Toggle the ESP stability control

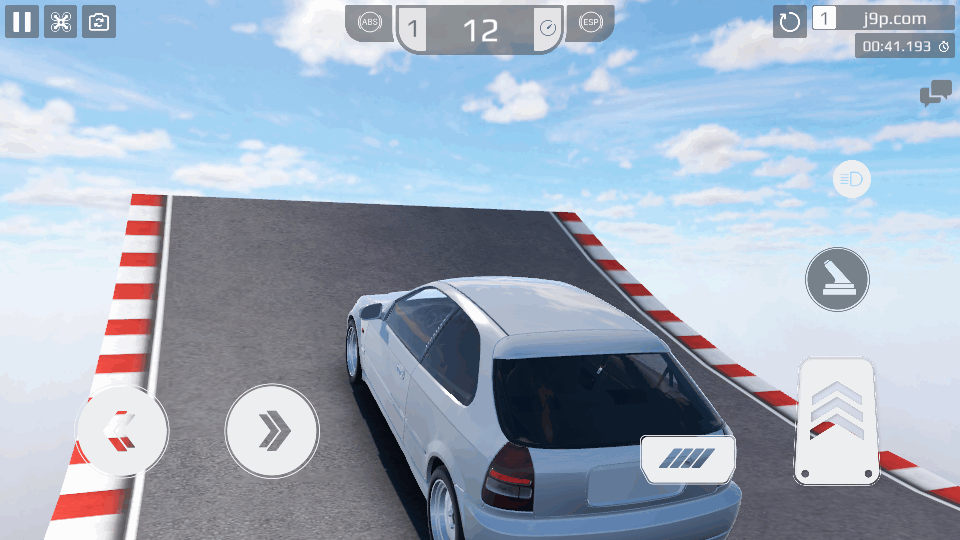590,23
